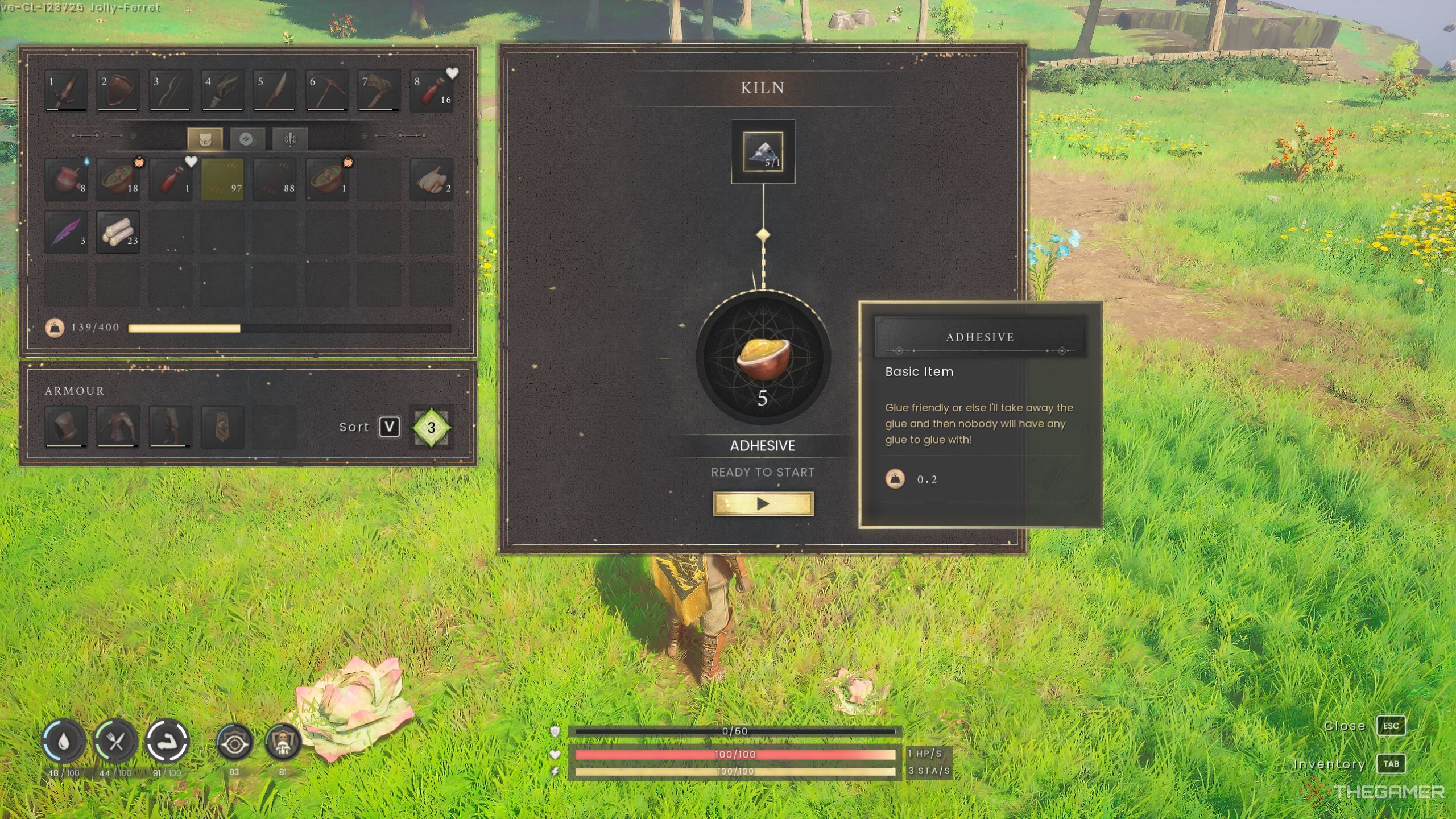Select the raw chicken stack
Viewport: 1456px width, 819px height.
[x=432, y=180]
